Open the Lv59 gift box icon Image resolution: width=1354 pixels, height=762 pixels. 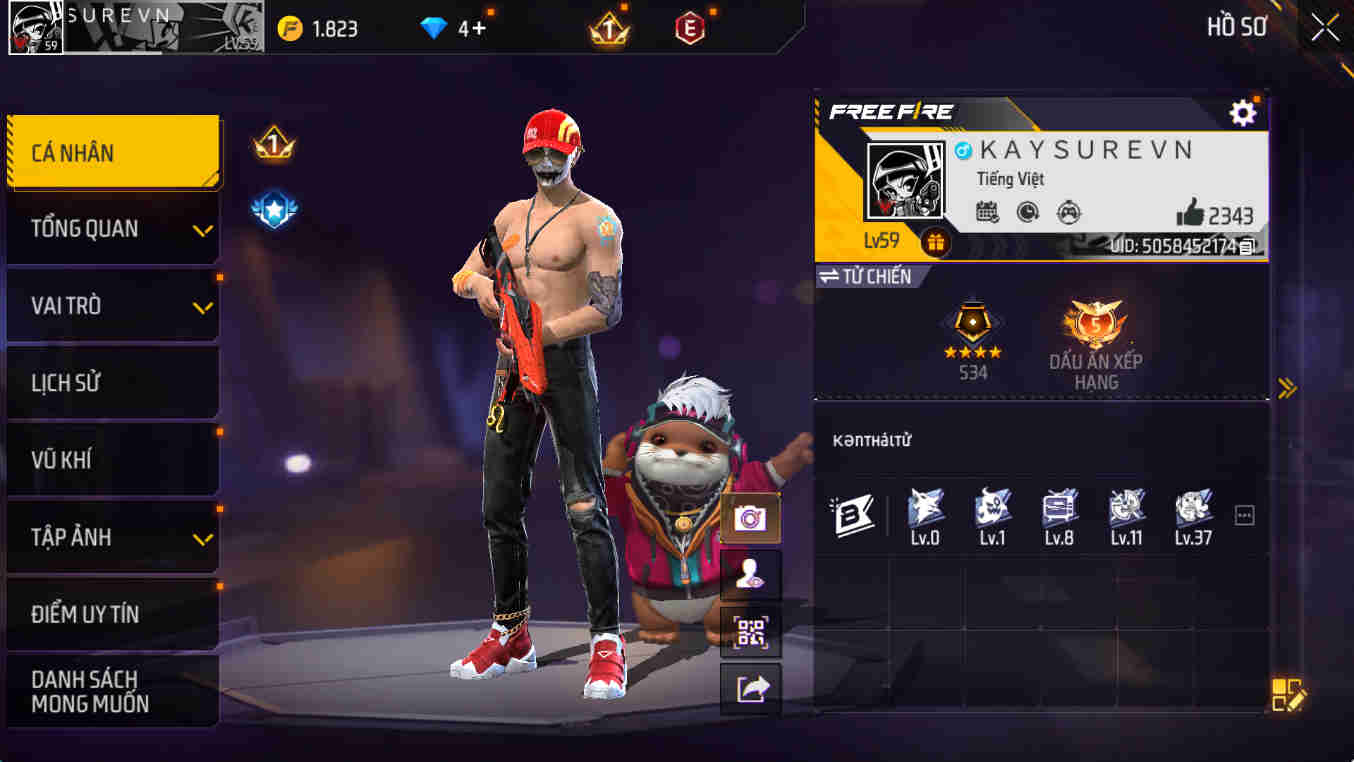point(937,240)
